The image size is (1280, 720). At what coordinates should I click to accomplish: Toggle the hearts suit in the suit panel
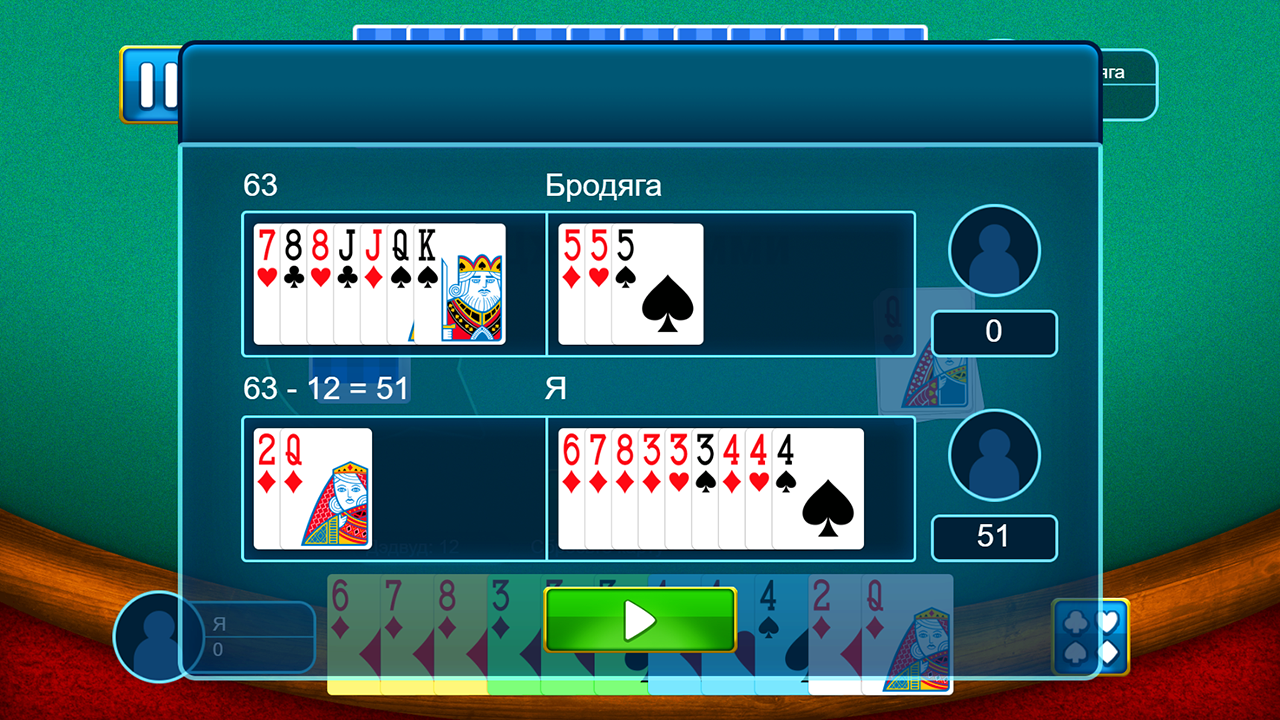[1108, 622]
